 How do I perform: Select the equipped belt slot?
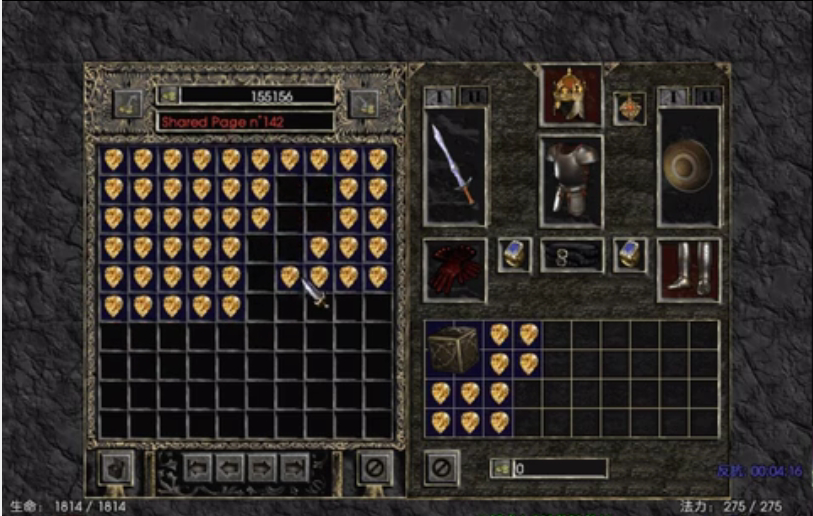point(571,256)
